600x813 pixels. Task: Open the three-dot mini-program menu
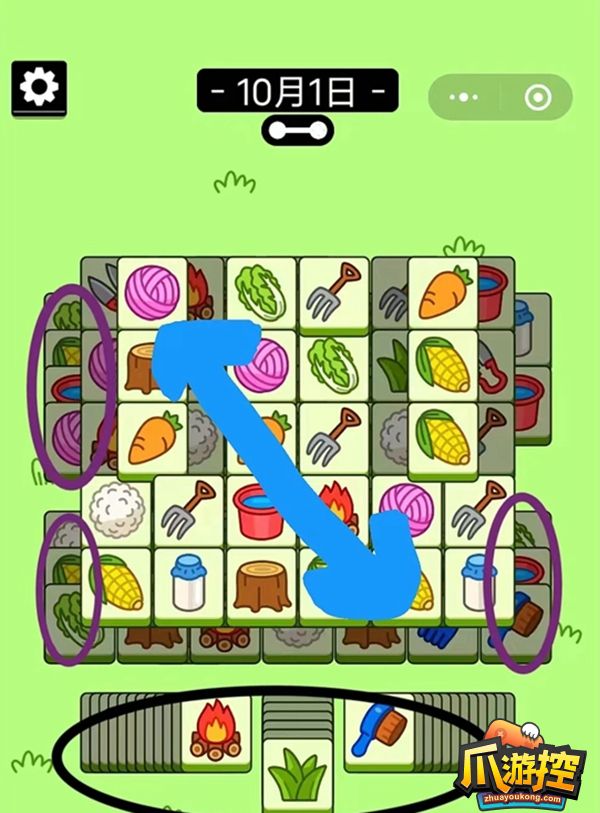click(x=464, y=98)
